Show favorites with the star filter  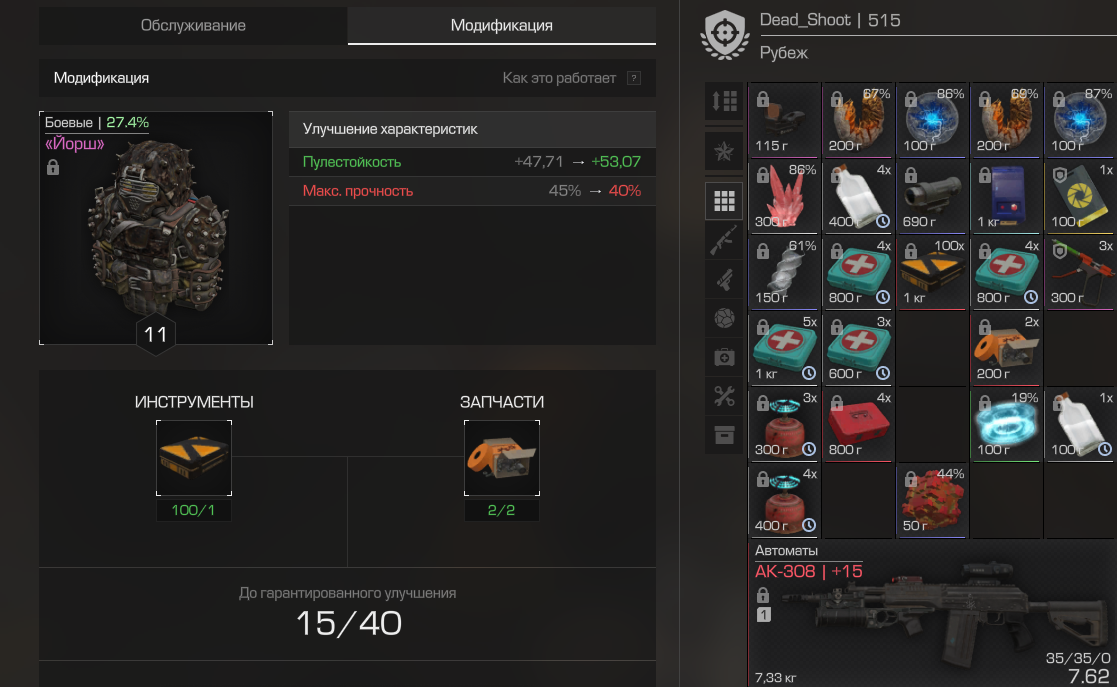coord(724,152)
